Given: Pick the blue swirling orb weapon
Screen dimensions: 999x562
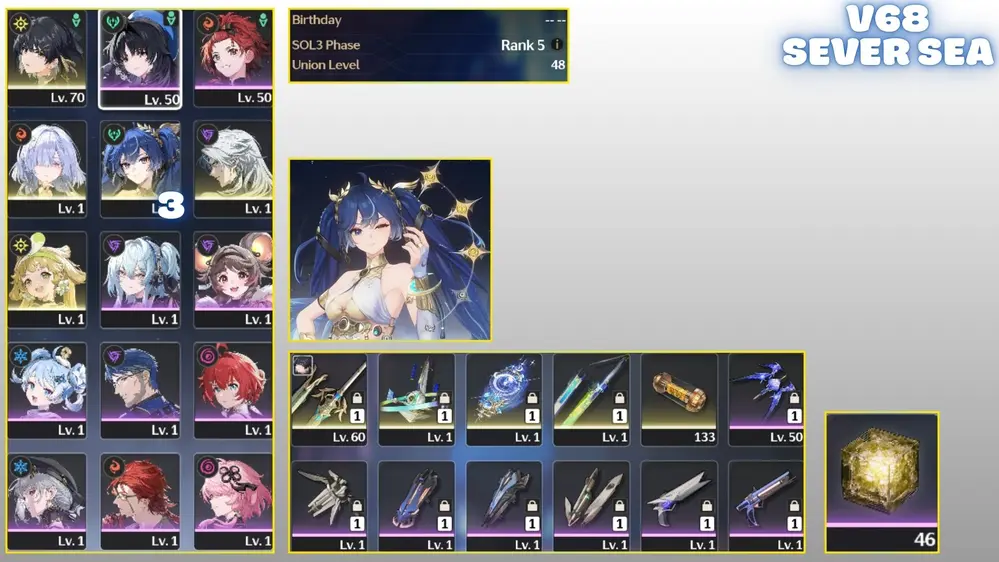Looking at the screenshot, I should tap(504, 397).
